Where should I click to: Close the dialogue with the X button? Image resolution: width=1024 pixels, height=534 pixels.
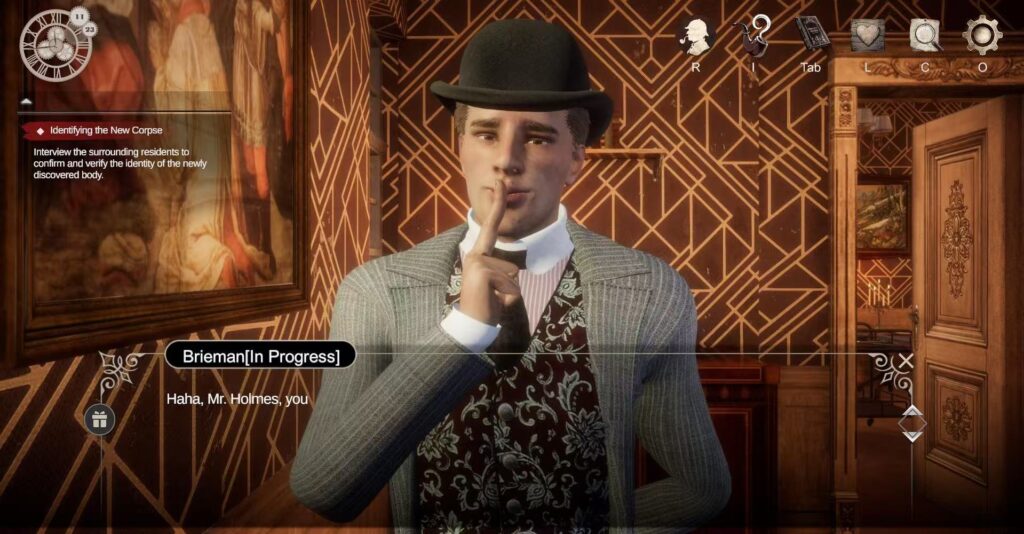[x=906, y=361]
